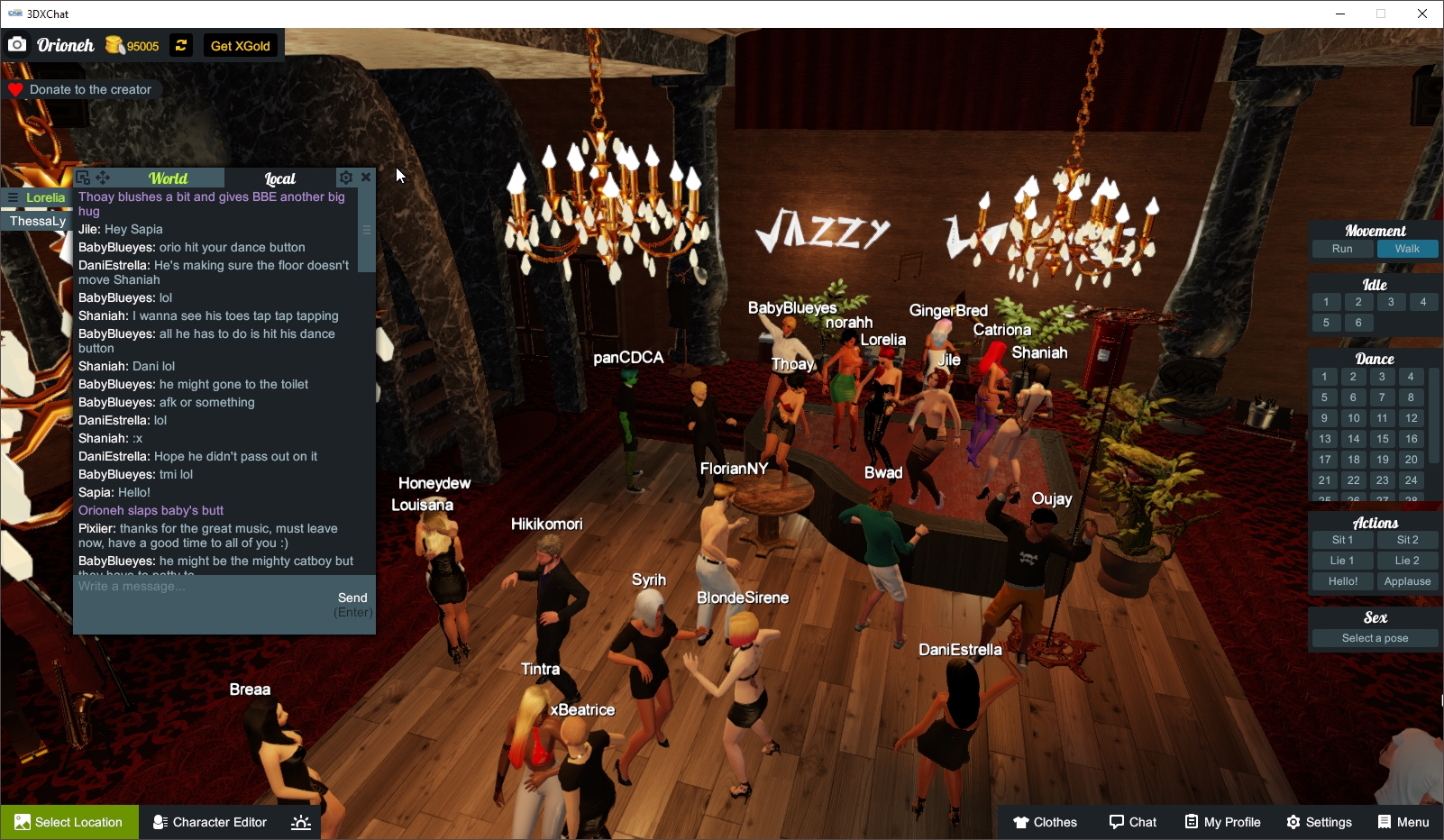
Task: Open the Clothes panel
Action: click(x=1045, y=821)
